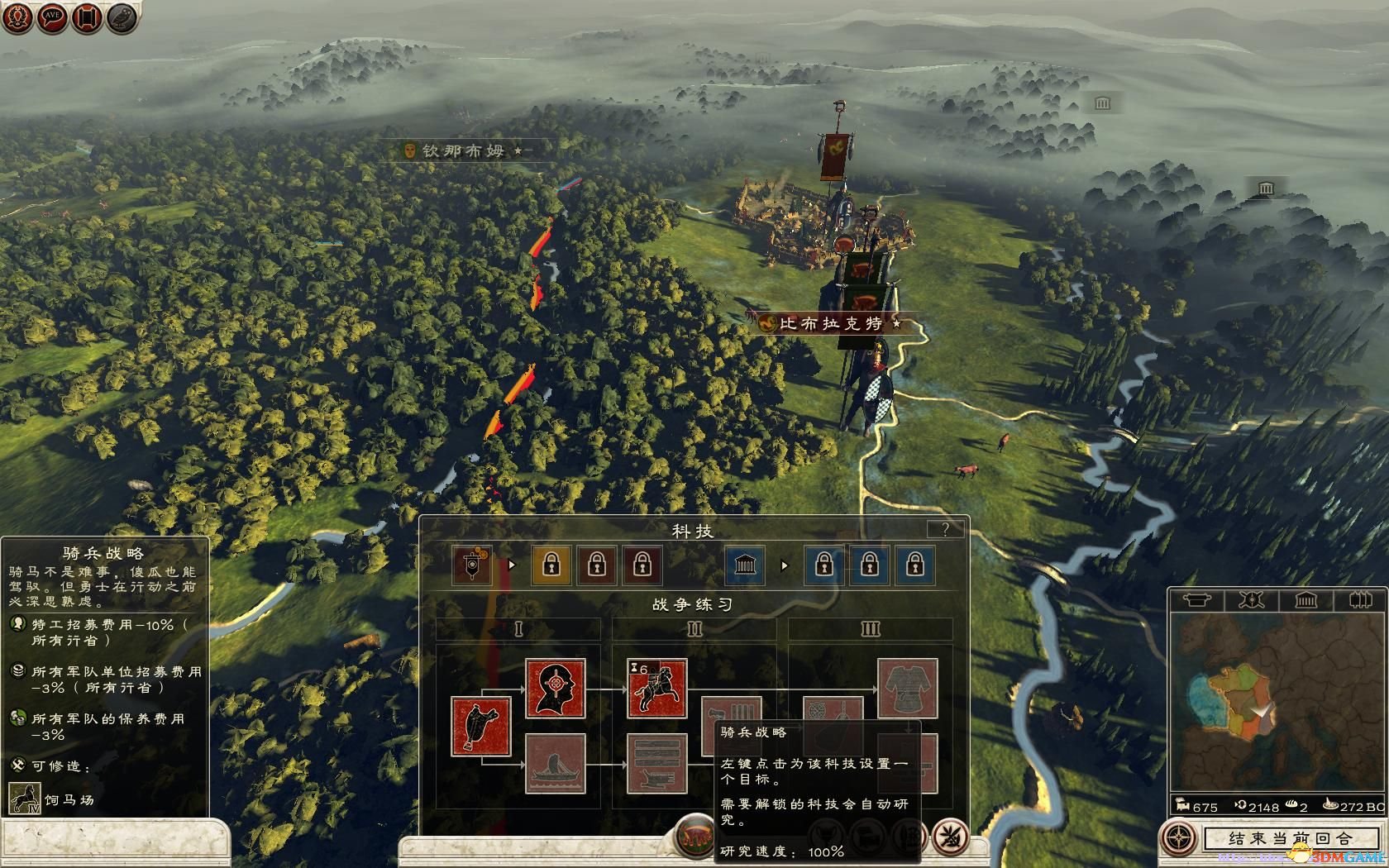The width and height of the screenshot is (1389, 868).
Task: Switch to the crossed swords shield tab
Action: [1251, 599]
